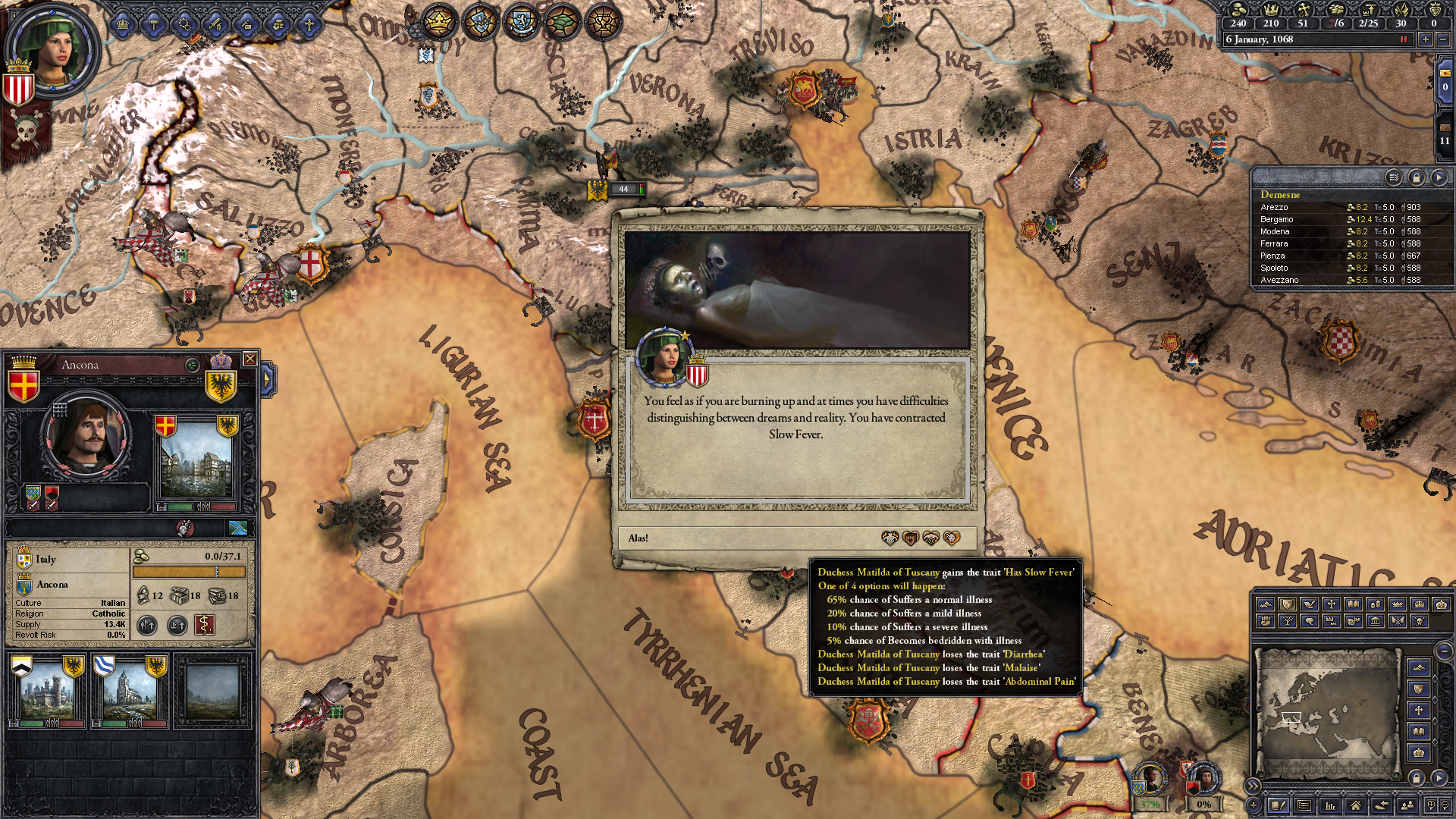1456x819 pixels.
Task: Collapse the Demesne panel with its arrow
Action: tap(1438, 177)
